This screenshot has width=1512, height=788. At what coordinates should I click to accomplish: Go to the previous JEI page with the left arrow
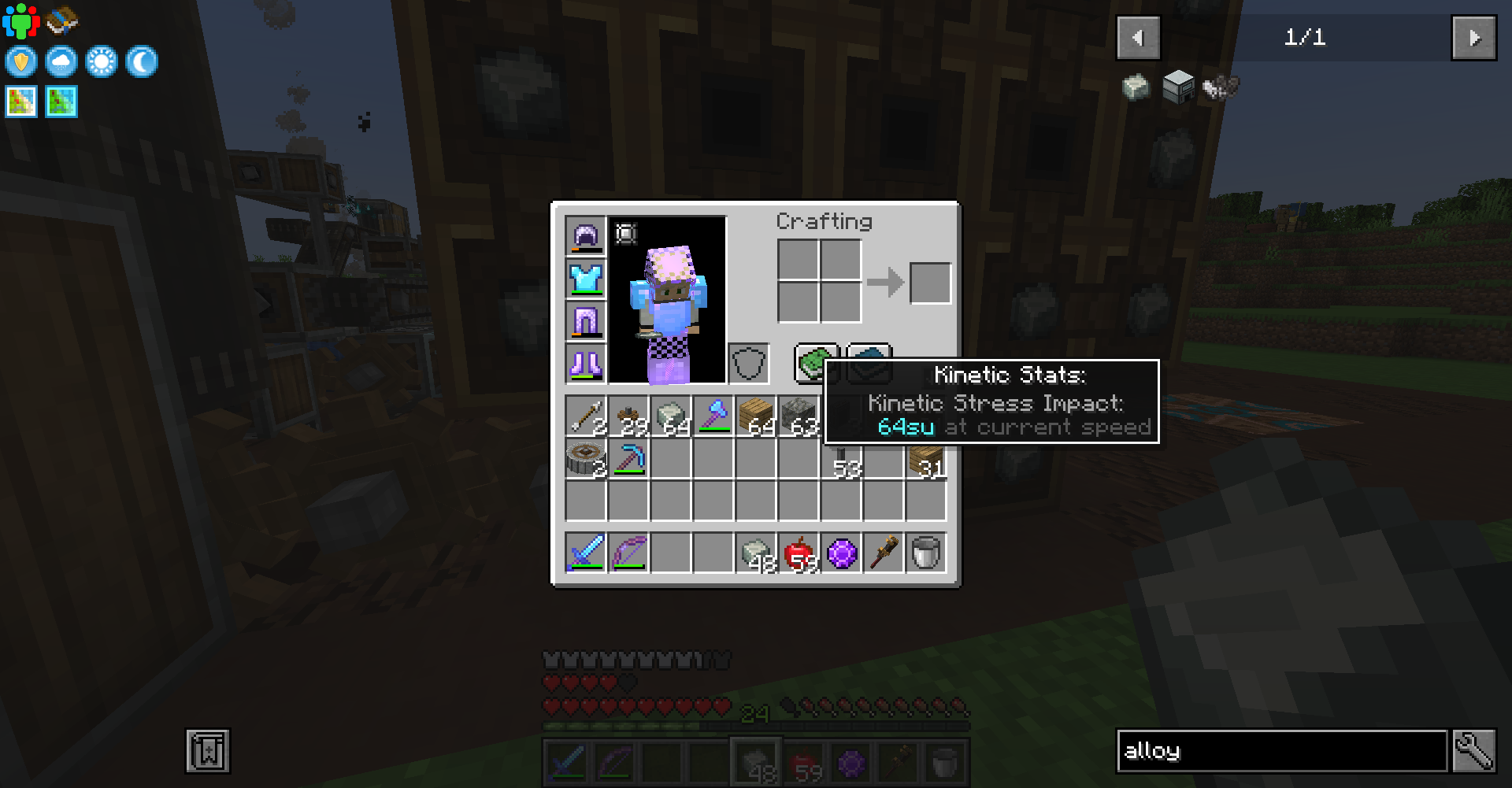1137,36
